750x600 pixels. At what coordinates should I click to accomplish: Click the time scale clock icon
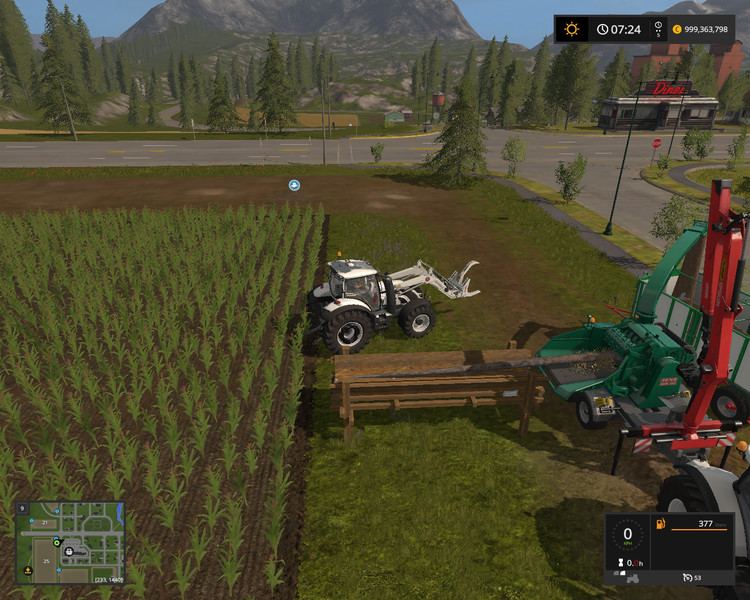pos(603,29)
